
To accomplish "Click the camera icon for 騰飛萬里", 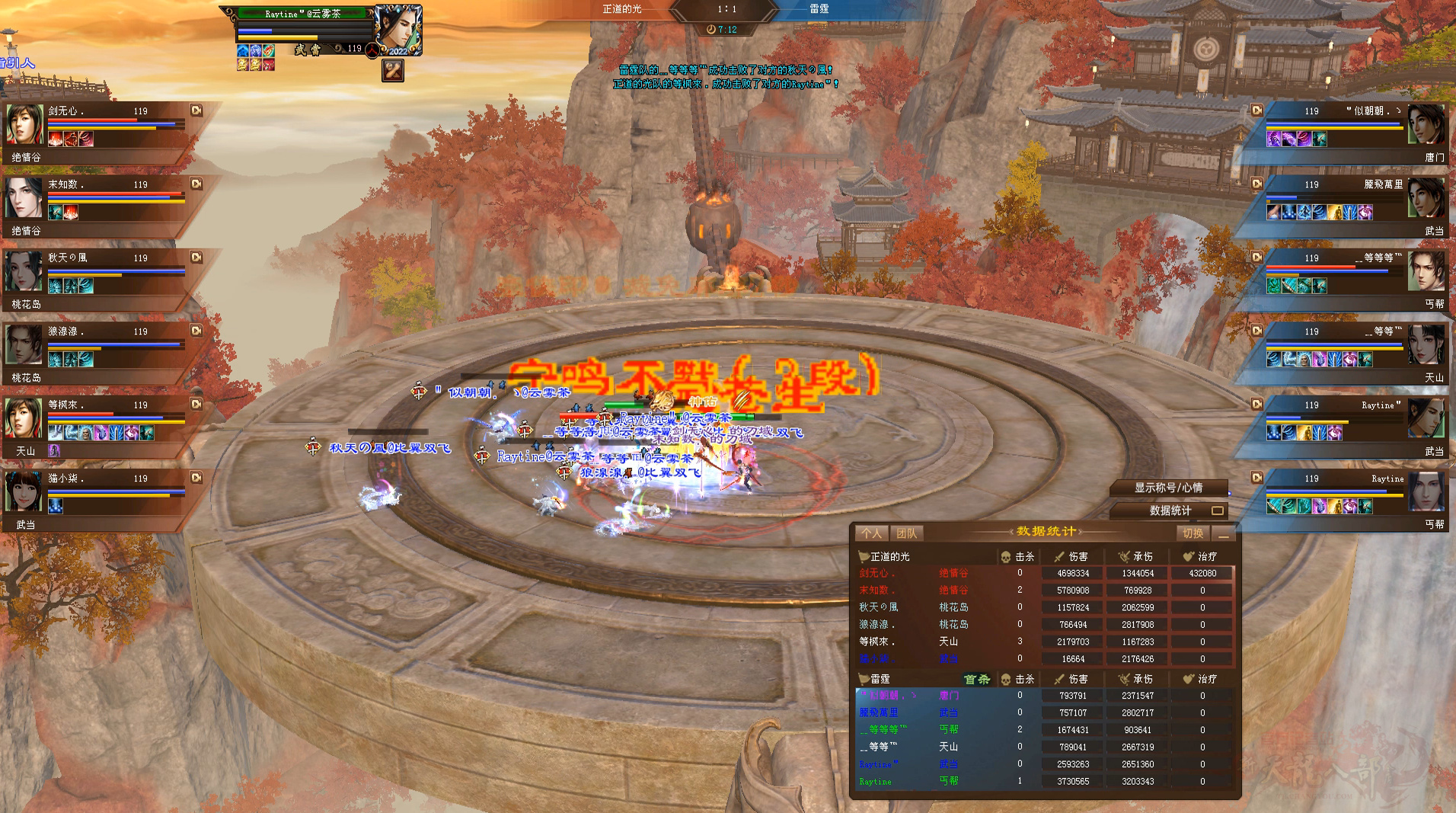I will 1257,184.
